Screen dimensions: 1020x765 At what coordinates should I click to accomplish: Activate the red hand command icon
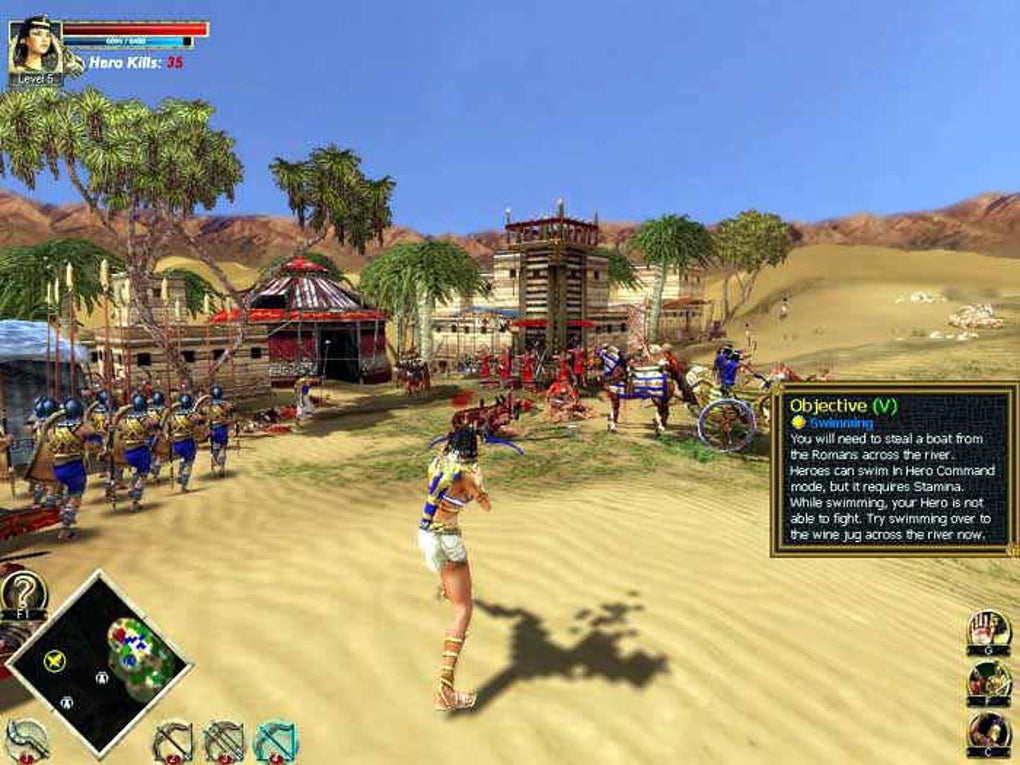click(987, 630)
